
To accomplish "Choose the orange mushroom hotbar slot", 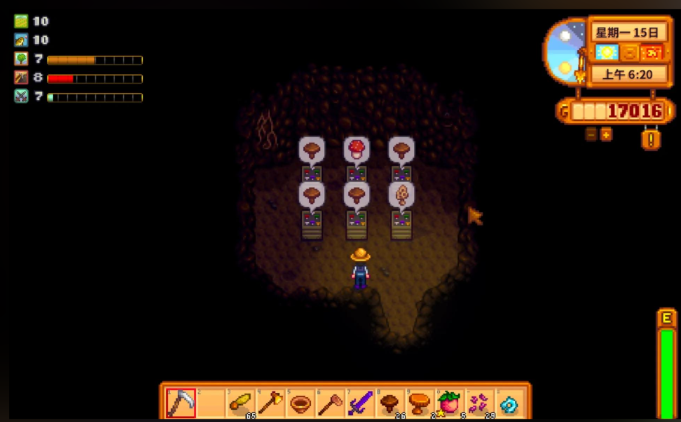I will coord(420,402).
